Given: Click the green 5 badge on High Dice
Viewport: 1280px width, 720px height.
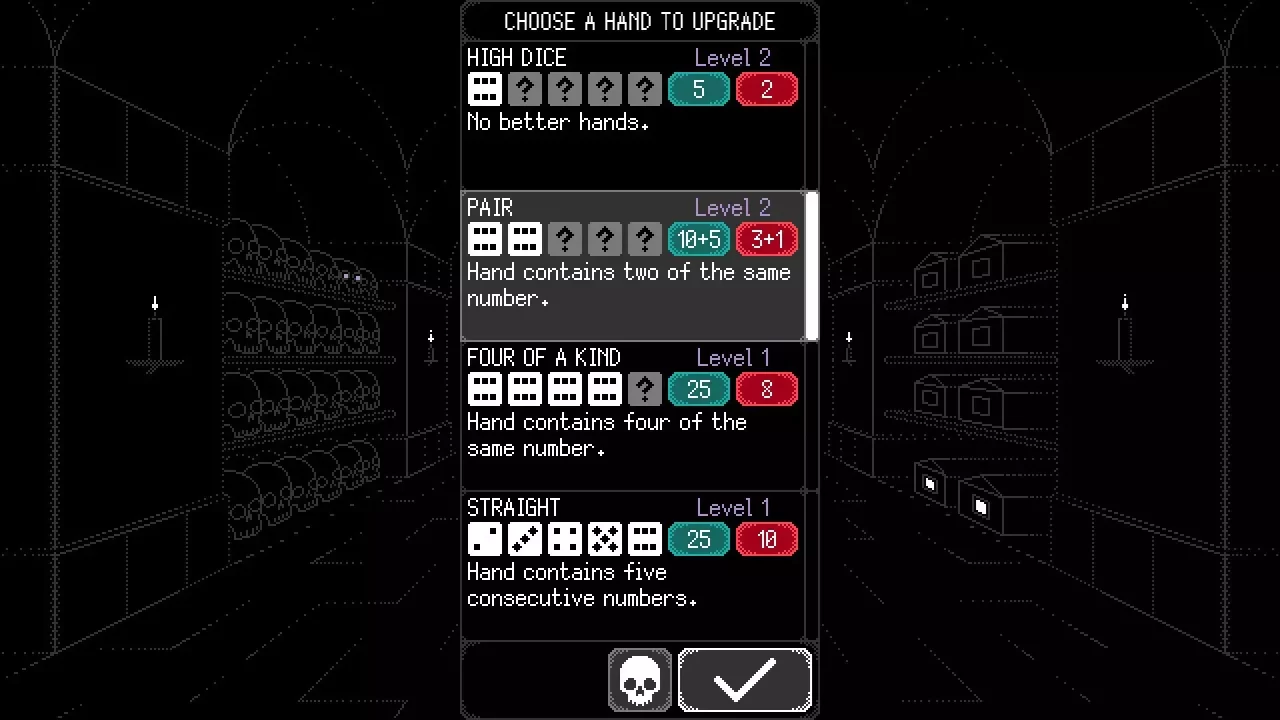Looking at the screenshot, I should [x=698, y=89].
